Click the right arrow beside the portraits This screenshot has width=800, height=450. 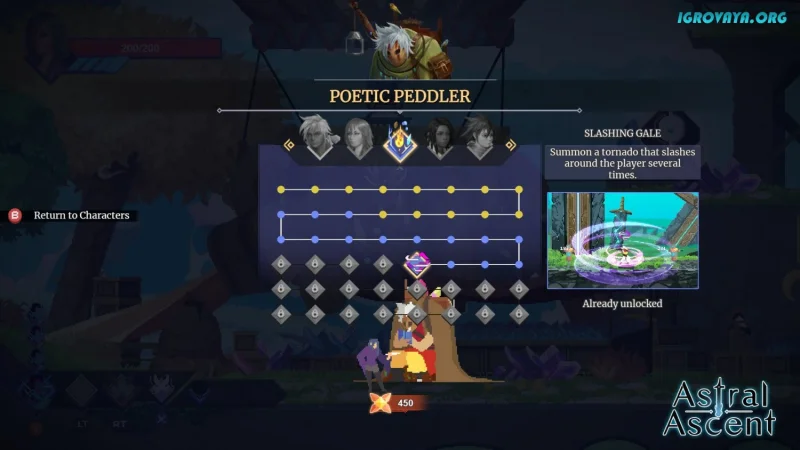pos(509,145)
